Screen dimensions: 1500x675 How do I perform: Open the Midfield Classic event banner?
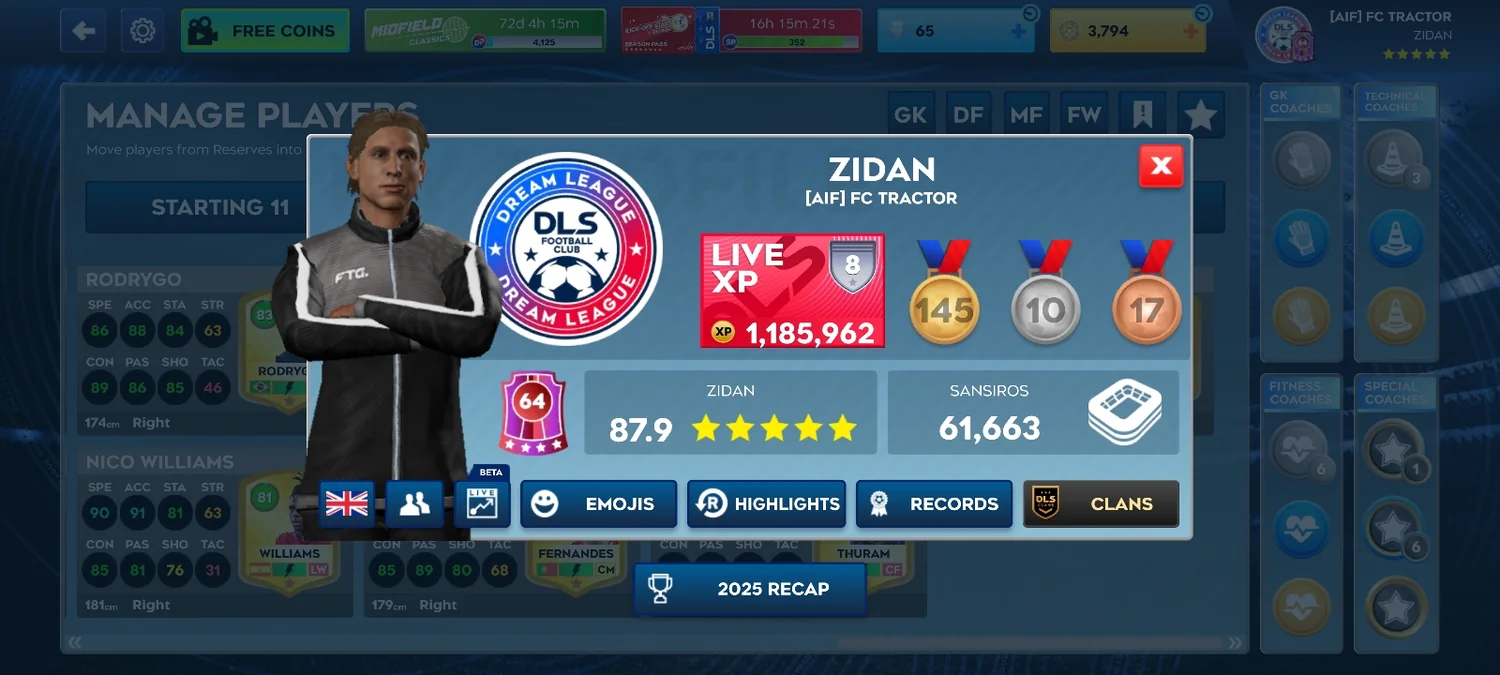click(485, 31)
